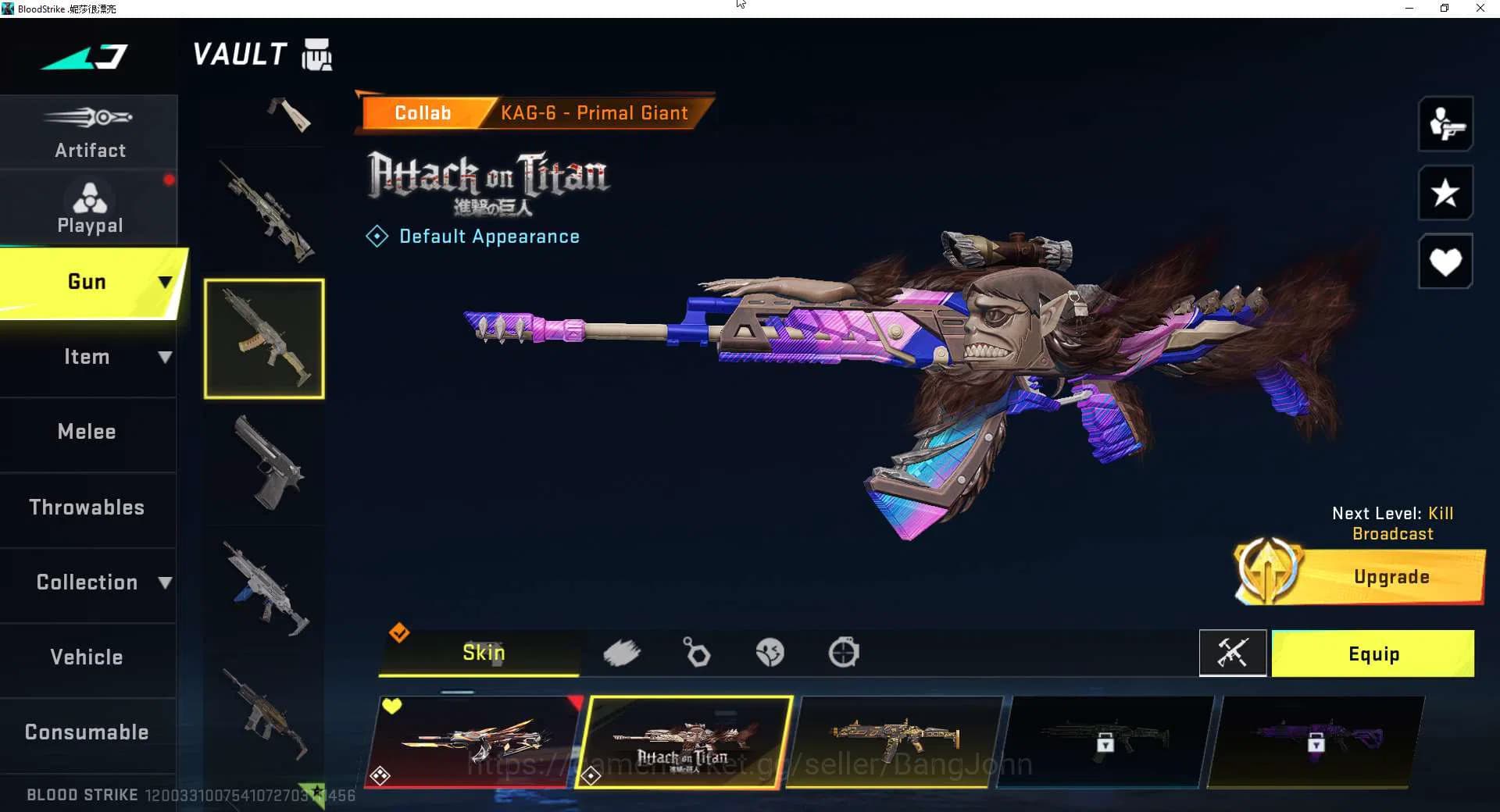Open the Playpal section with notification dot
This screenshot has height=812, width=1500.
(89, 205)
